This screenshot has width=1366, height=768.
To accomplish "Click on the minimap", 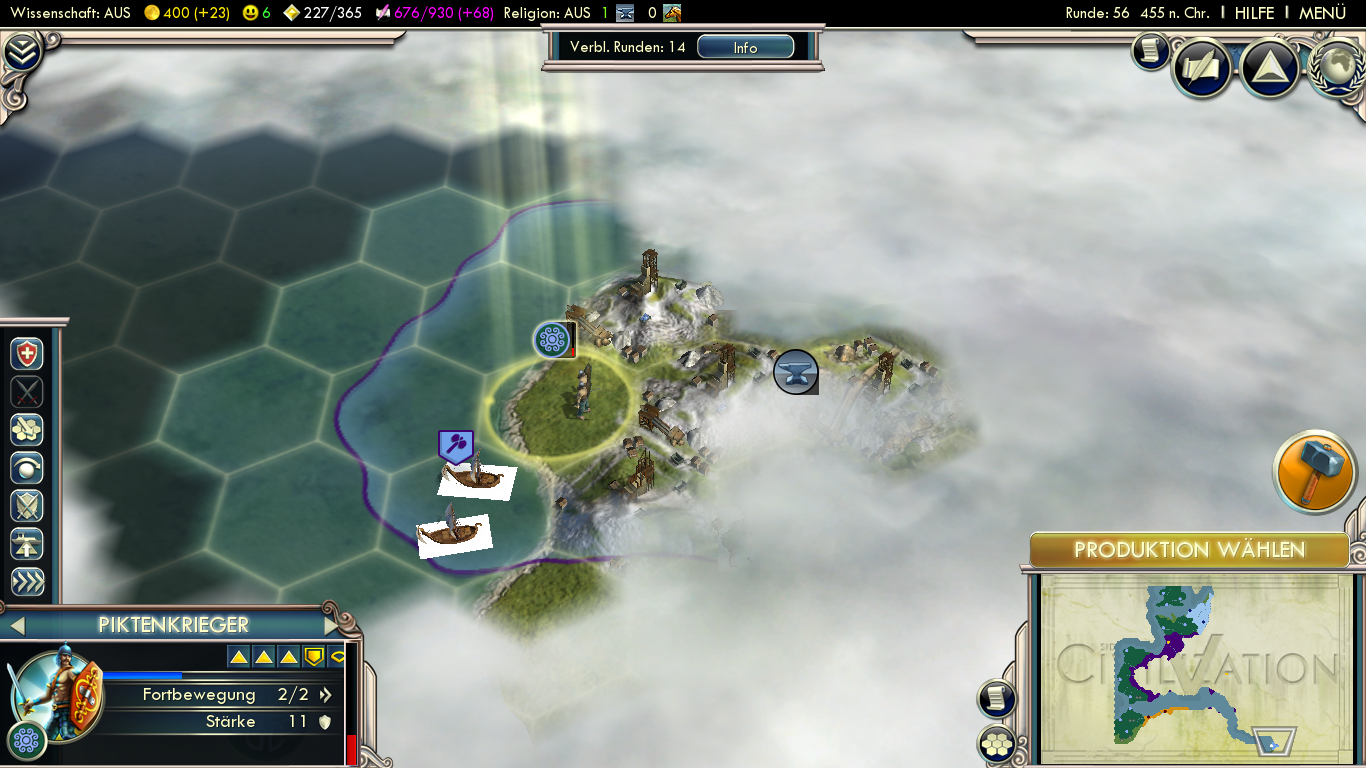I will point(1188,665).
